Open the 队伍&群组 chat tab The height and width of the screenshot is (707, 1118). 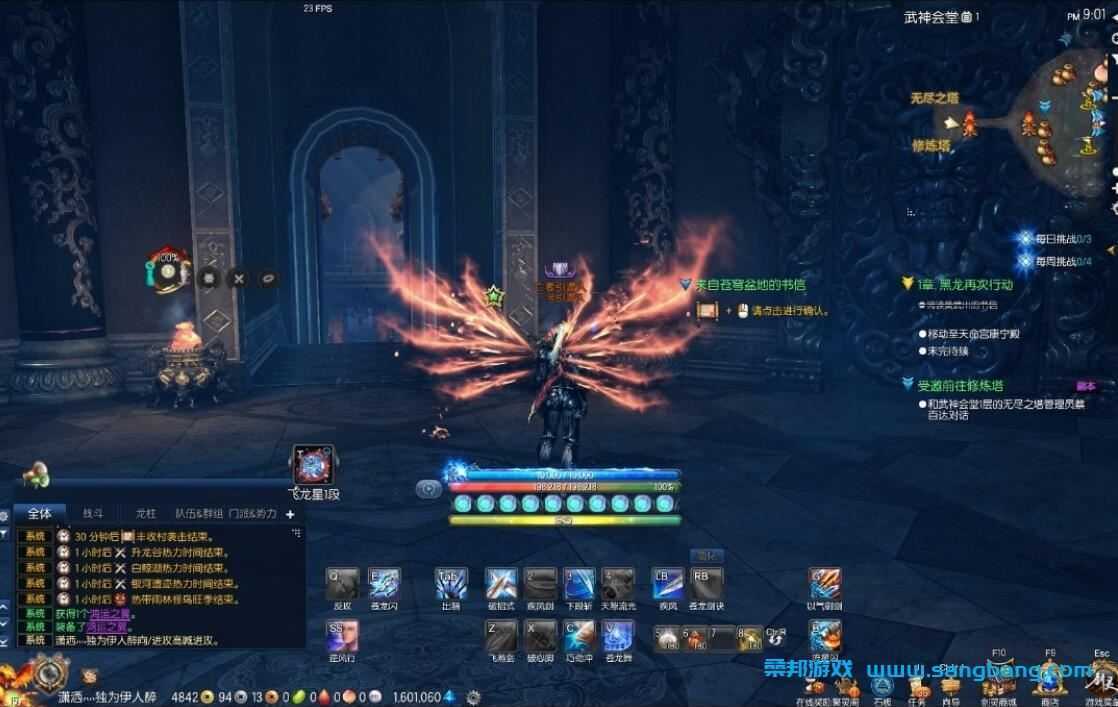click(x=199, y=513)
